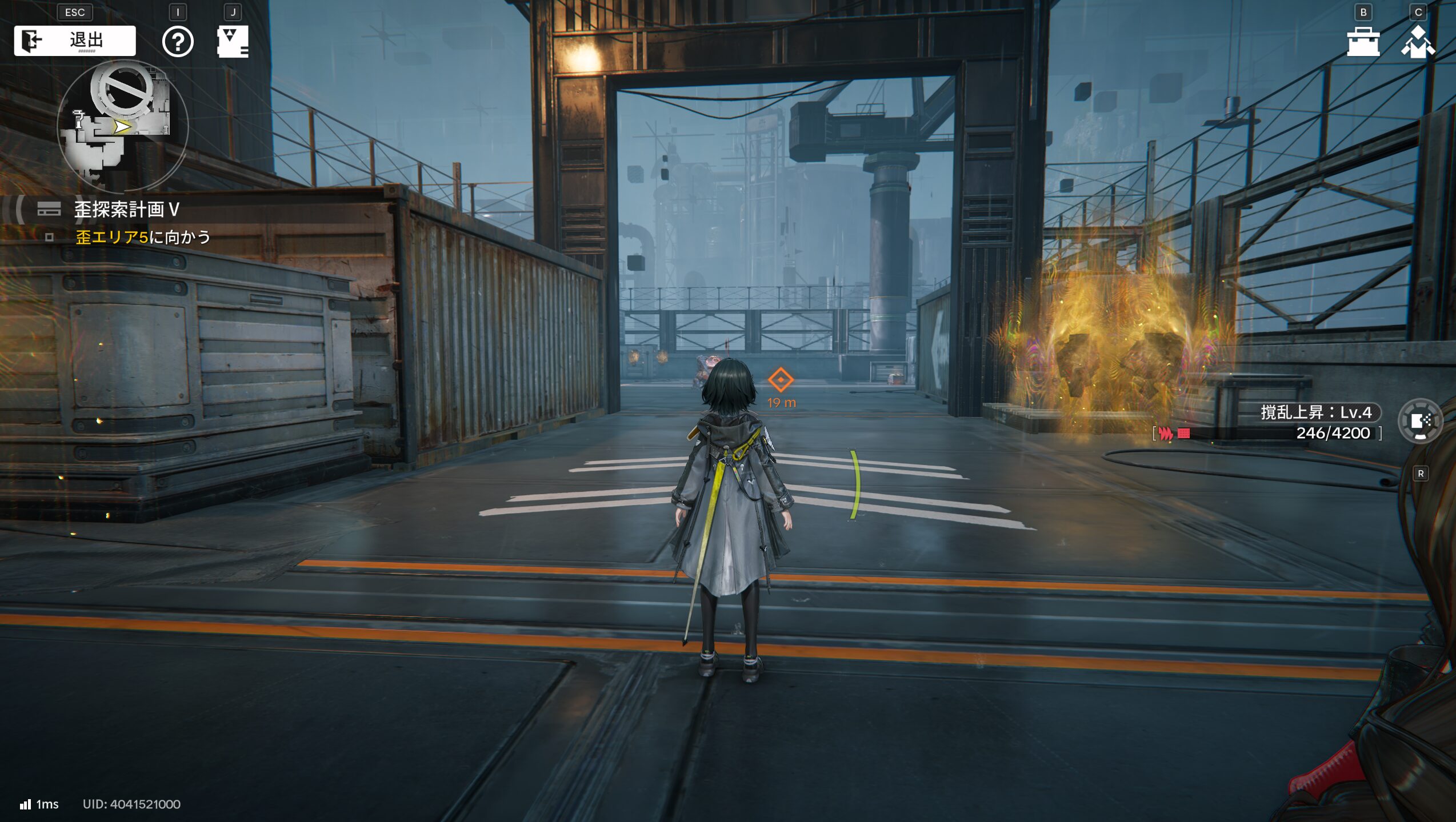
Task: Click the 退出 exit button
Action: point(75,41)
